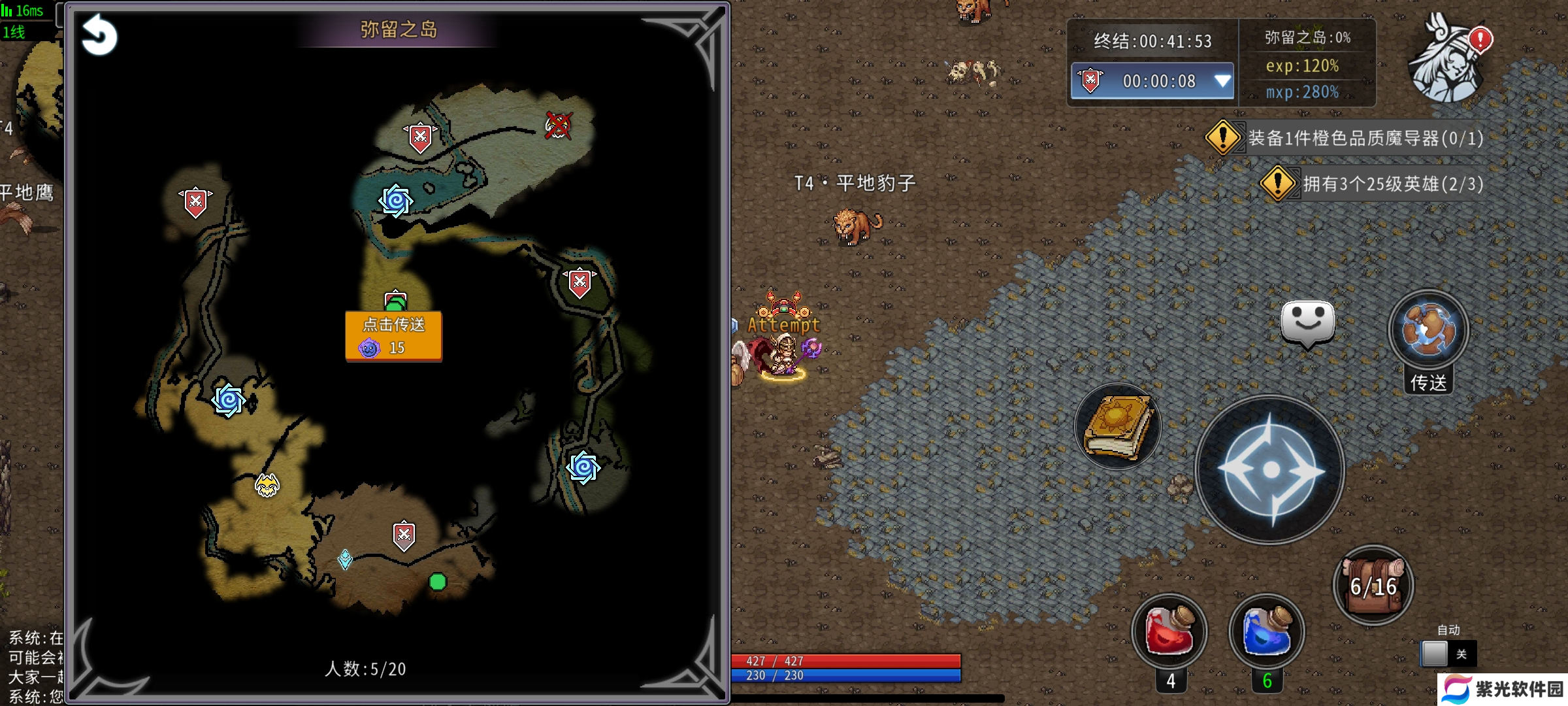Image resolution: width=1568 pixels, height=706 pixels.
Task: Open the backpack showing 6/16
Action: point(1373,585)
